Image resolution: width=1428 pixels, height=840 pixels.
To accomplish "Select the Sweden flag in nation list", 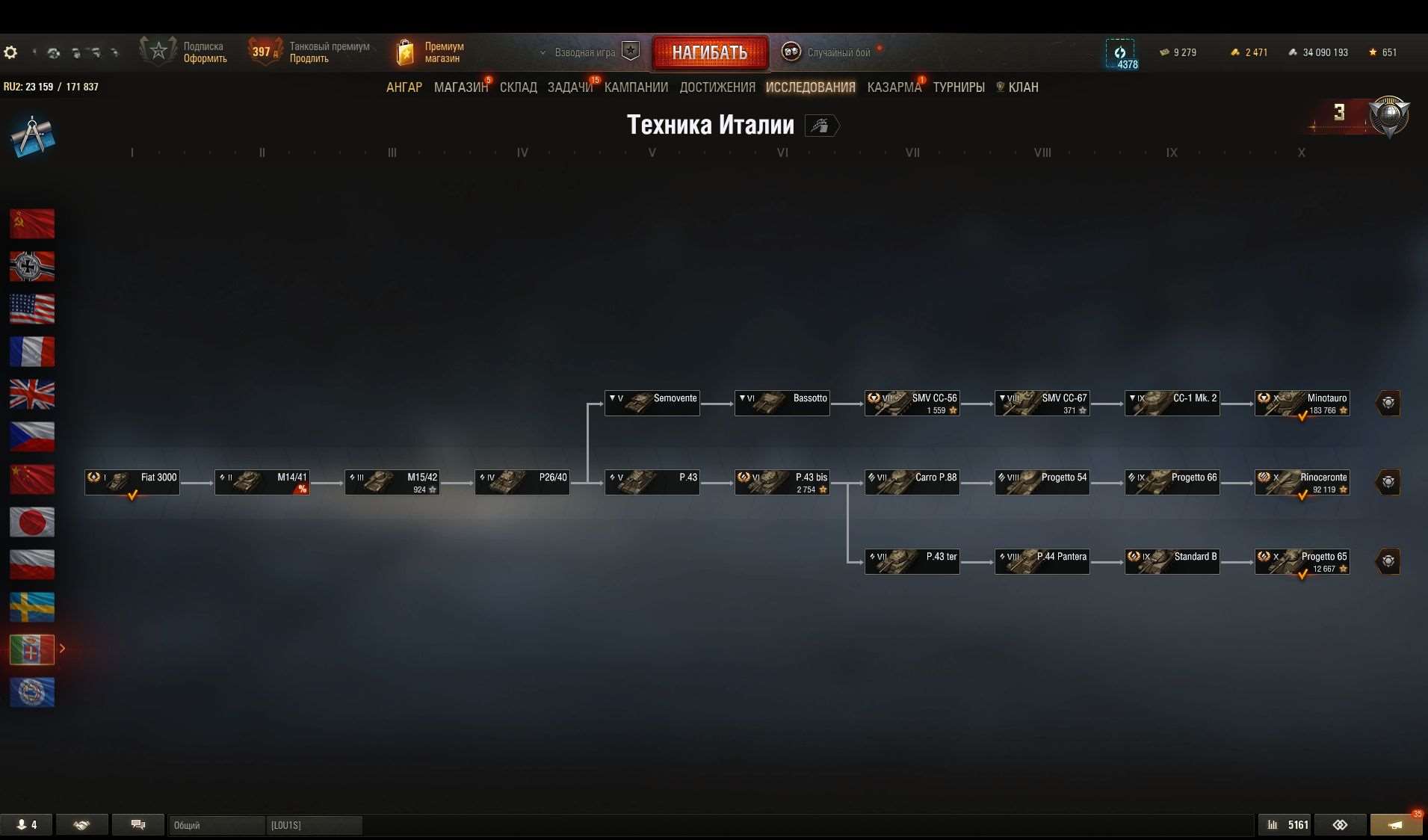I will [32, 607].
